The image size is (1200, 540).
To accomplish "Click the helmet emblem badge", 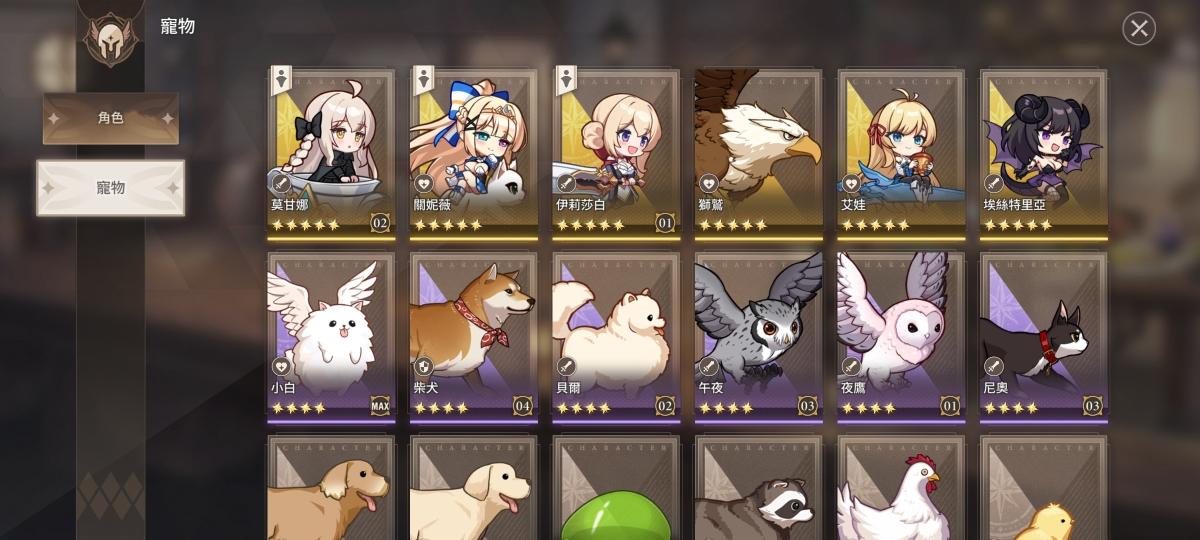I will pyautogui.click(x=111, y=38).
